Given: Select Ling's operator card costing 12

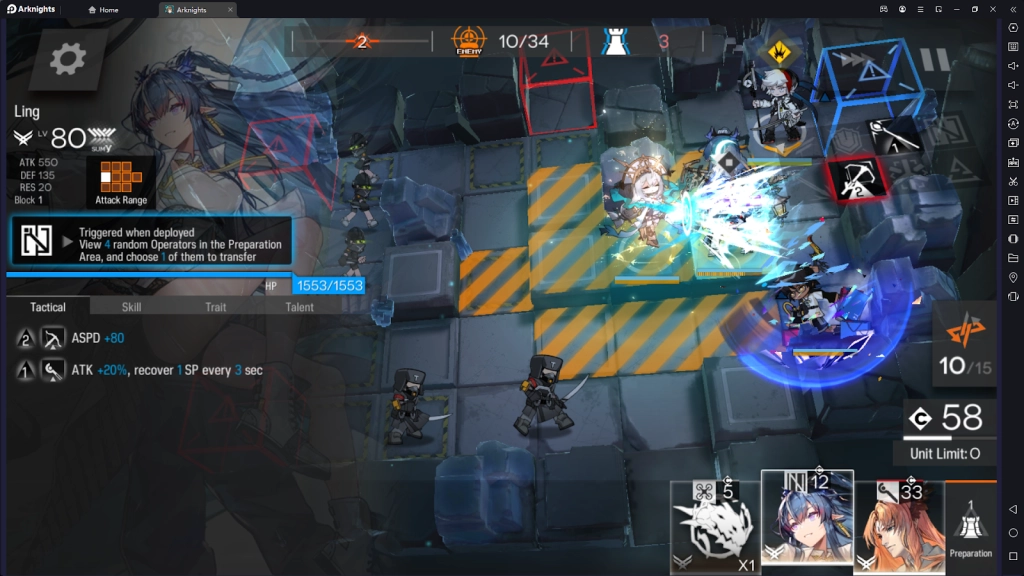Looking at the screenshot, I should [x=807, y=520].
